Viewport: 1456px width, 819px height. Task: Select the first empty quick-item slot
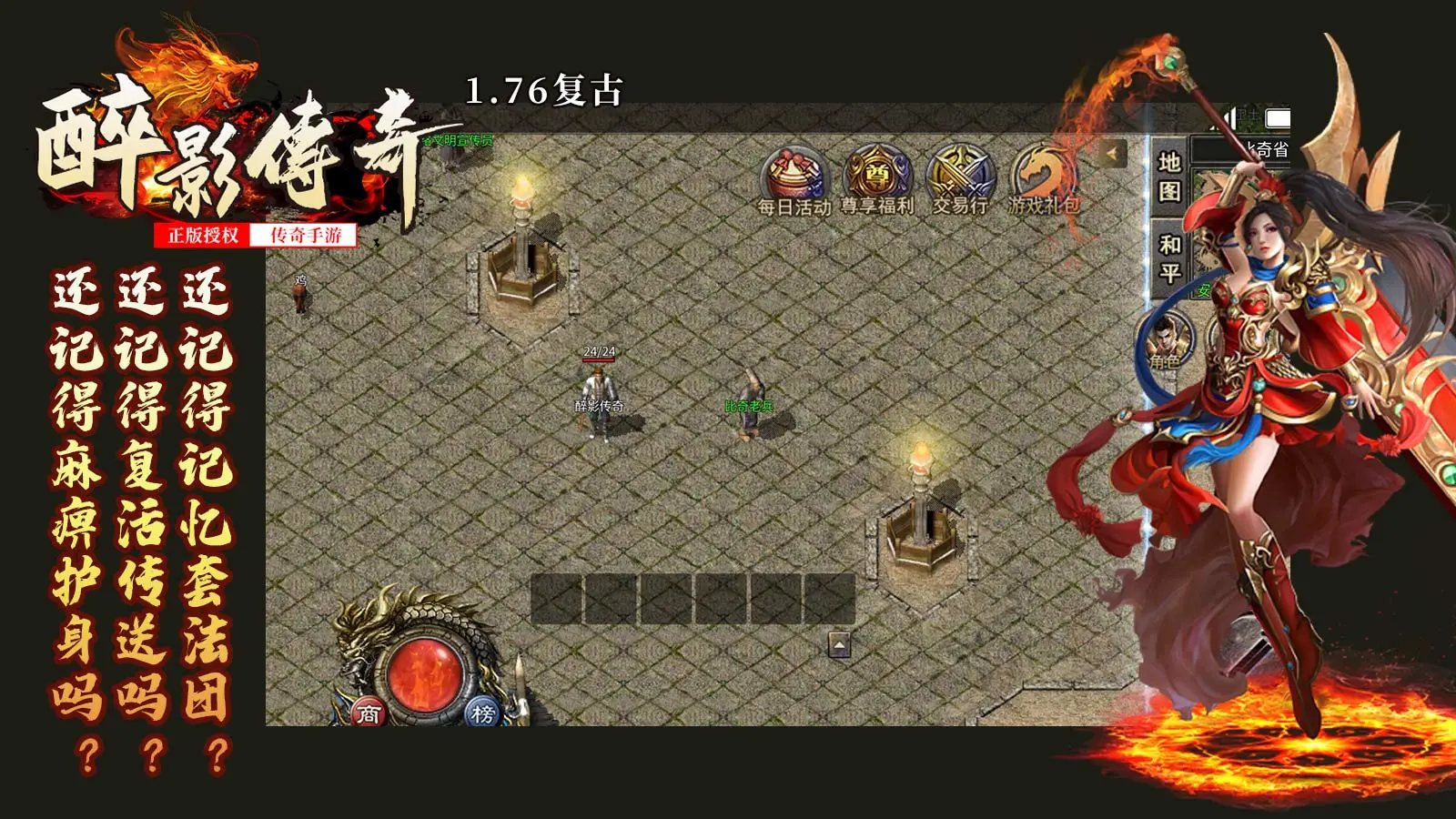[x=556, y=597]
